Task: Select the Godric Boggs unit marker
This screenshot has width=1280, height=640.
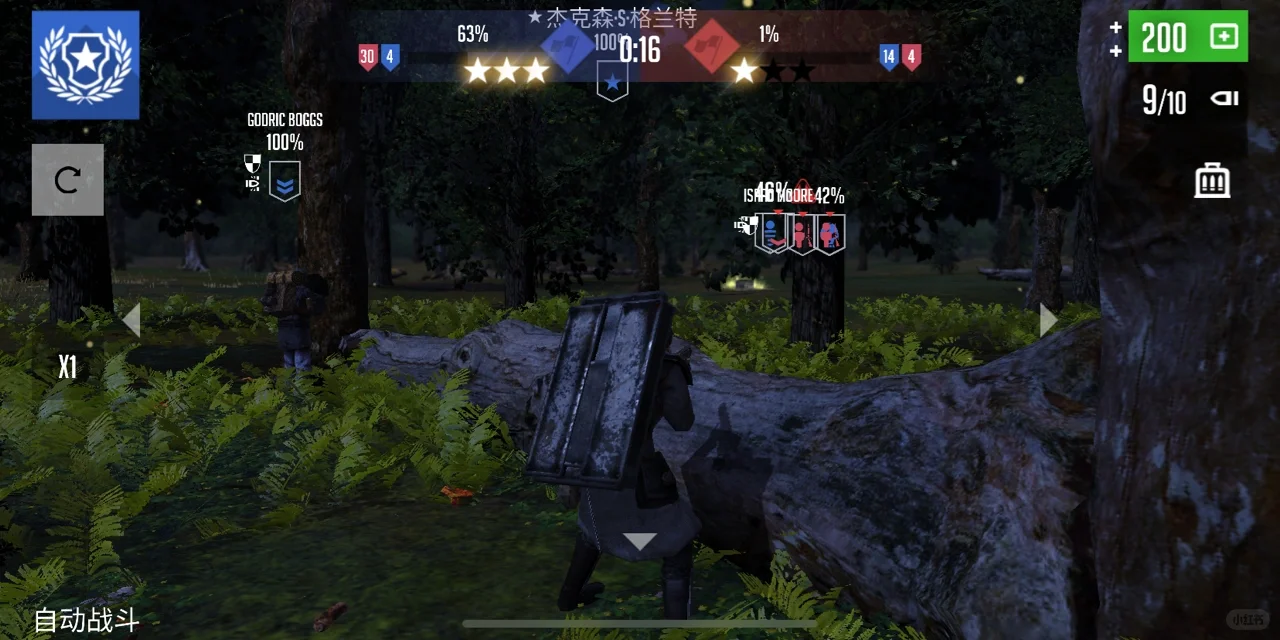Action: (x=285, y=181)
